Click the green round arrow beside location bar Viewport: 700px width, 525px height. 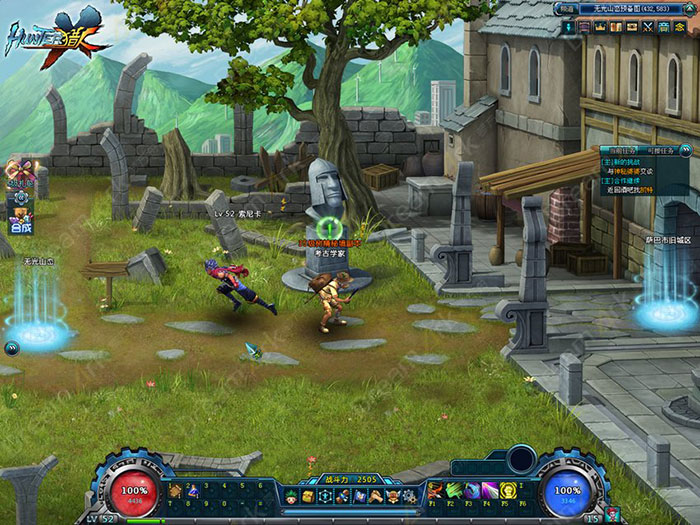point(689,9)
